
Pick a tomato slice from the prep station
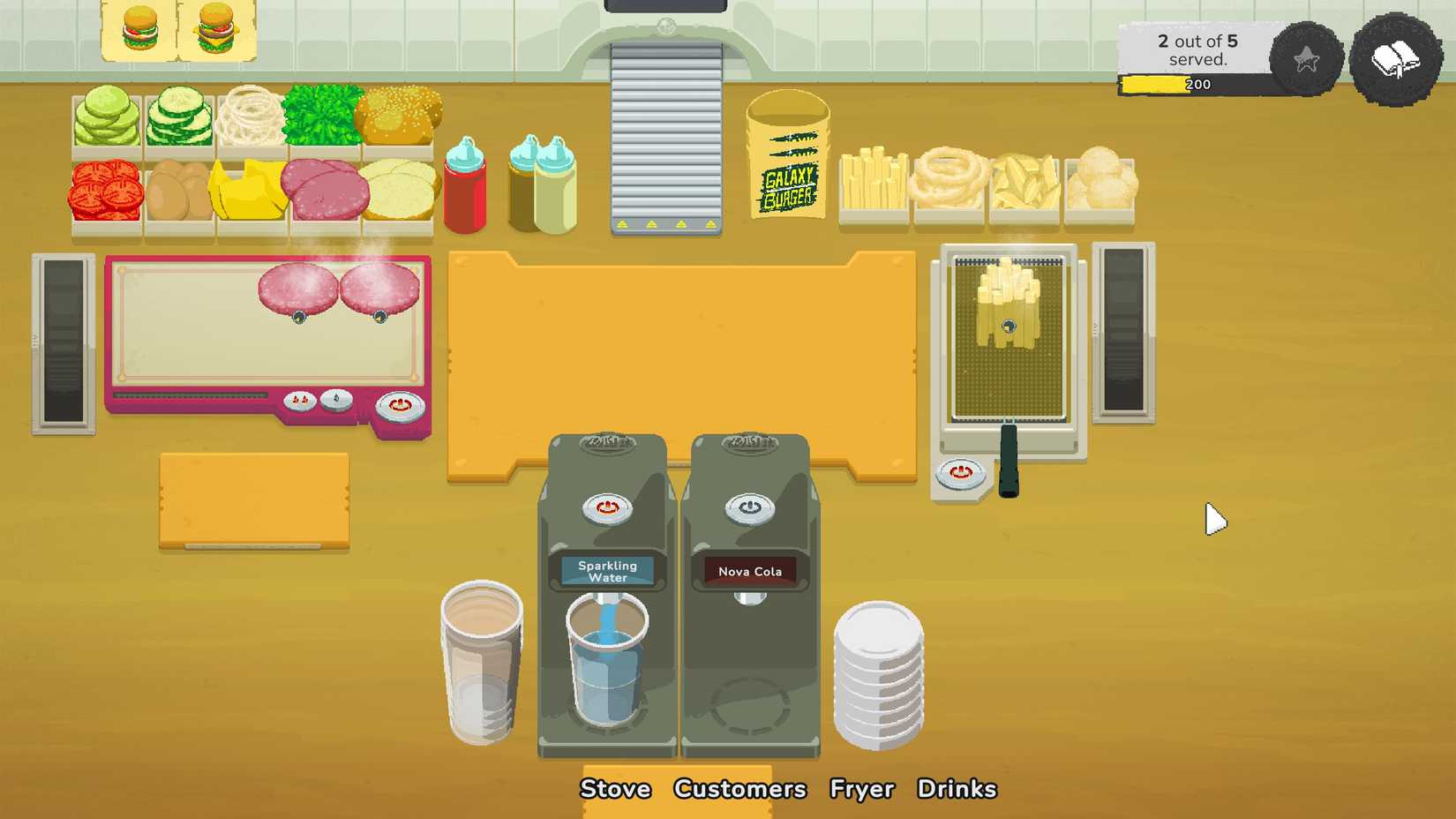point(103,190)
